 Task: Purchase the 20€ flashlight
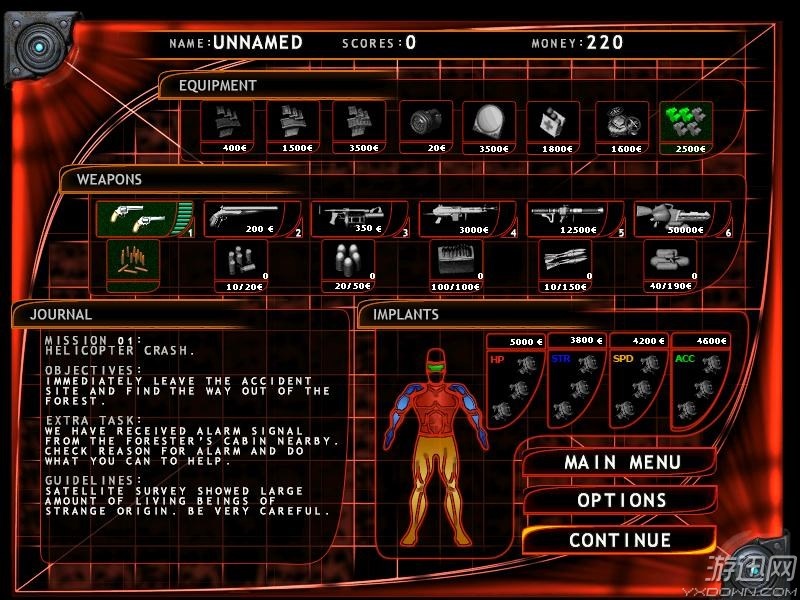(423, 124)
